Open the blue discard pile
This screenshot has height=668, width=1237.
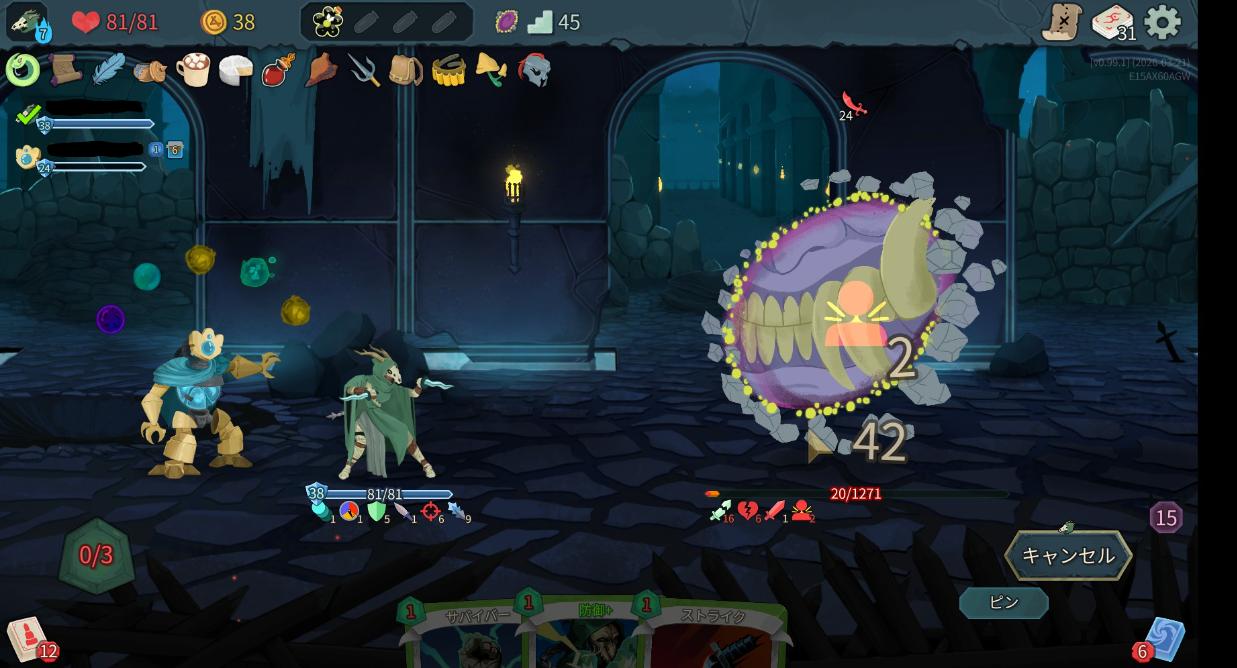pos(1163,639)
